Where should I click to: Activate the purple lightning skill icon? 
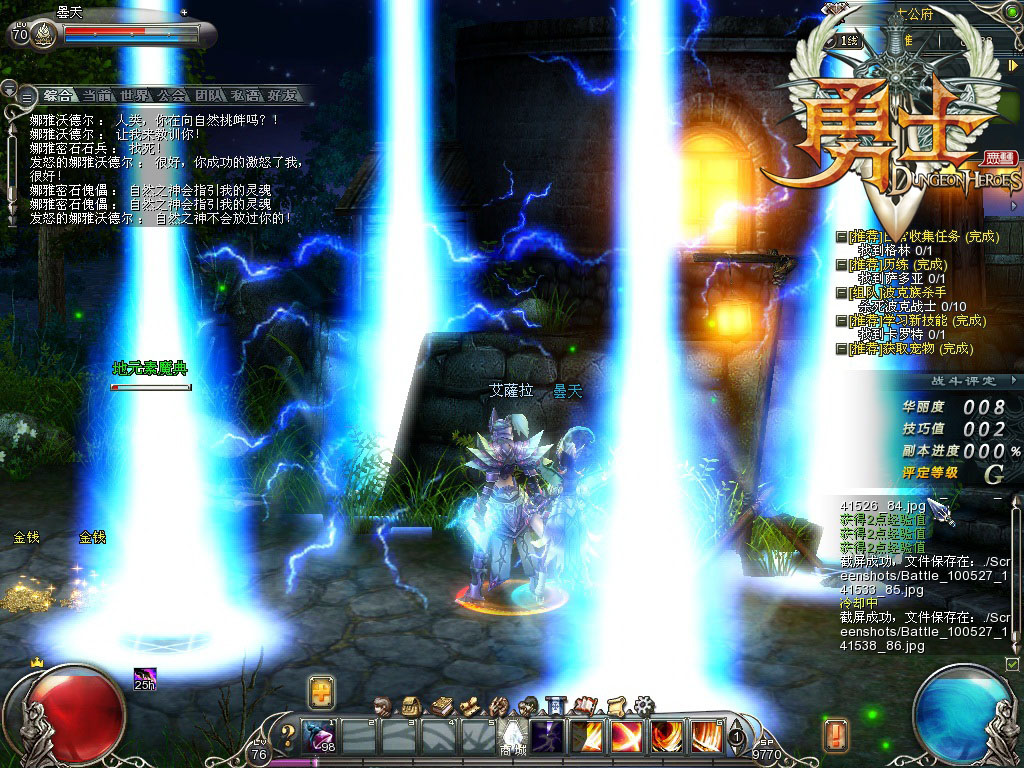[x=546, y=737]
